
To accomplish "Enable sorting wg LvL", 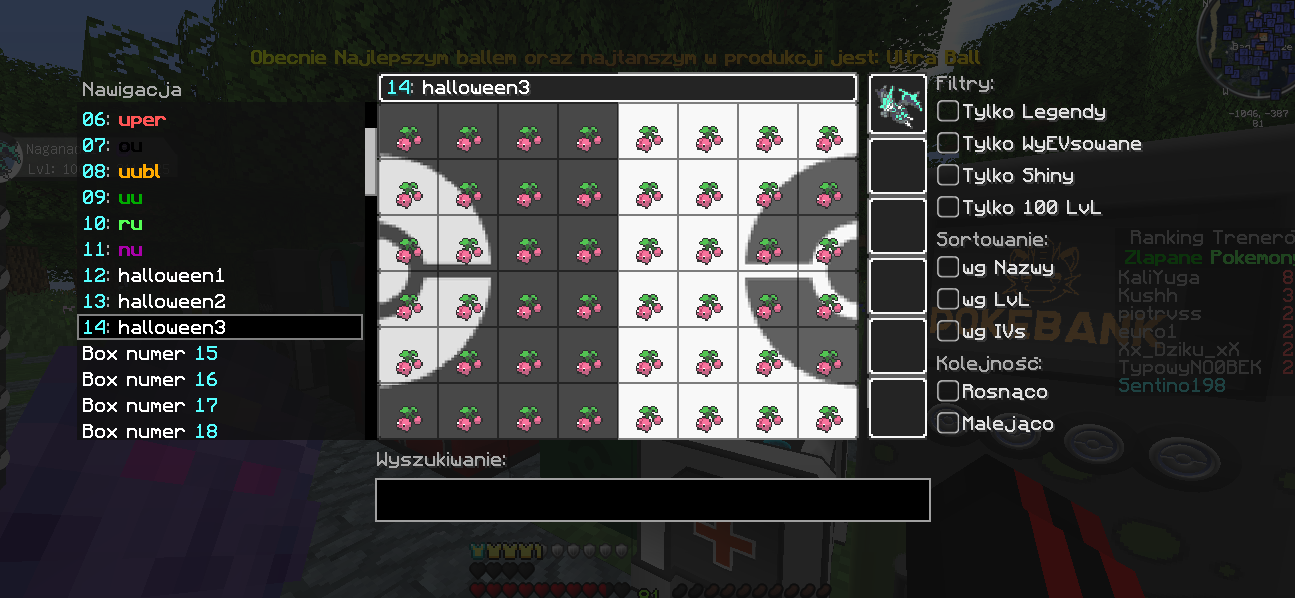I will [x=948, y=299].
